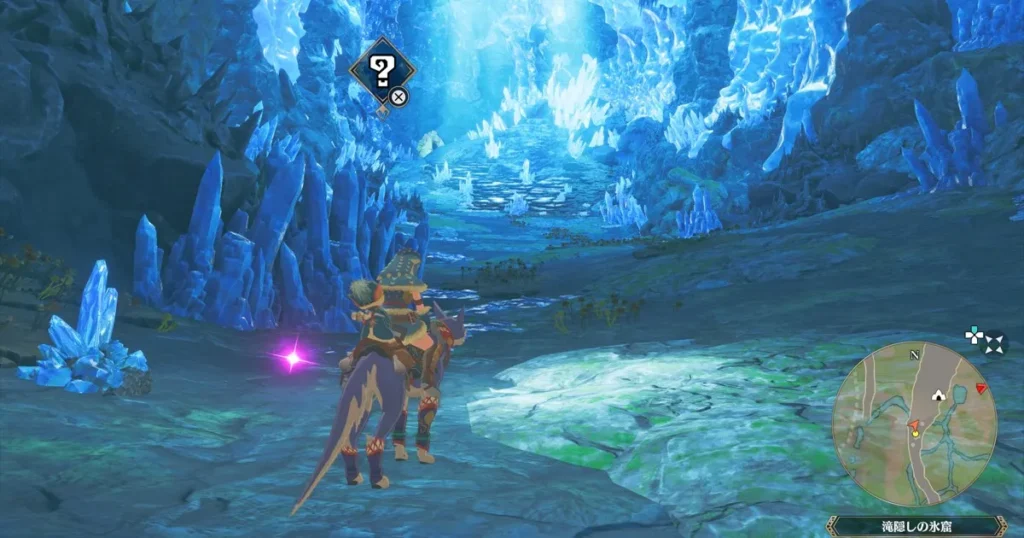The width and height of the screenshot is (1024, 538).
Task: Select the red marker at minimap edge
Action: (x=982, y=387)
